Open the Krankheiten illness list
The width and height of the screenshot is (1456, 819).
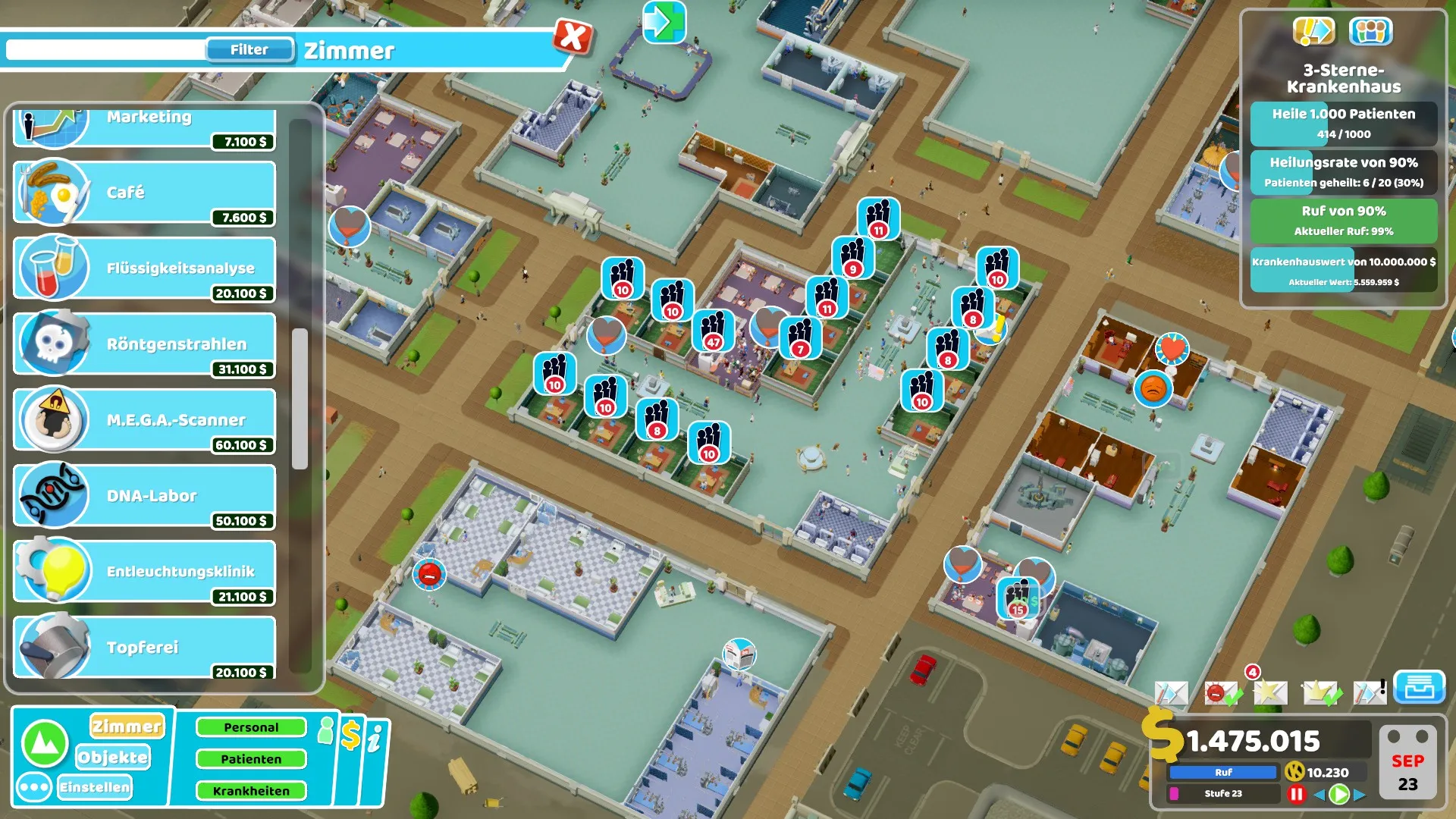coord(251,791)
